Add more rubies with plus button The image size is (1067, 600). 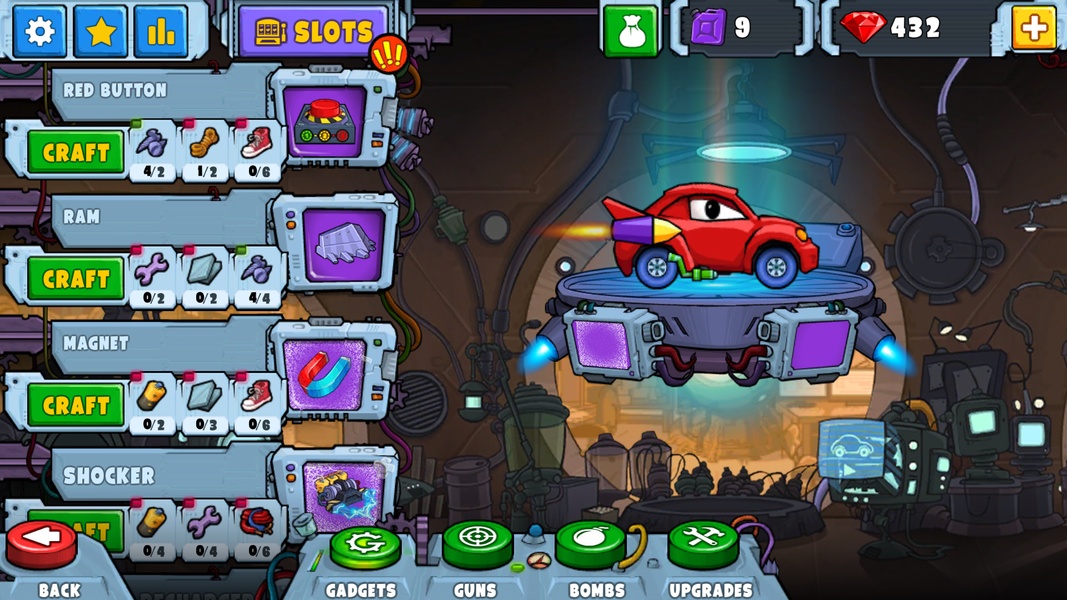pos(1034,28)
